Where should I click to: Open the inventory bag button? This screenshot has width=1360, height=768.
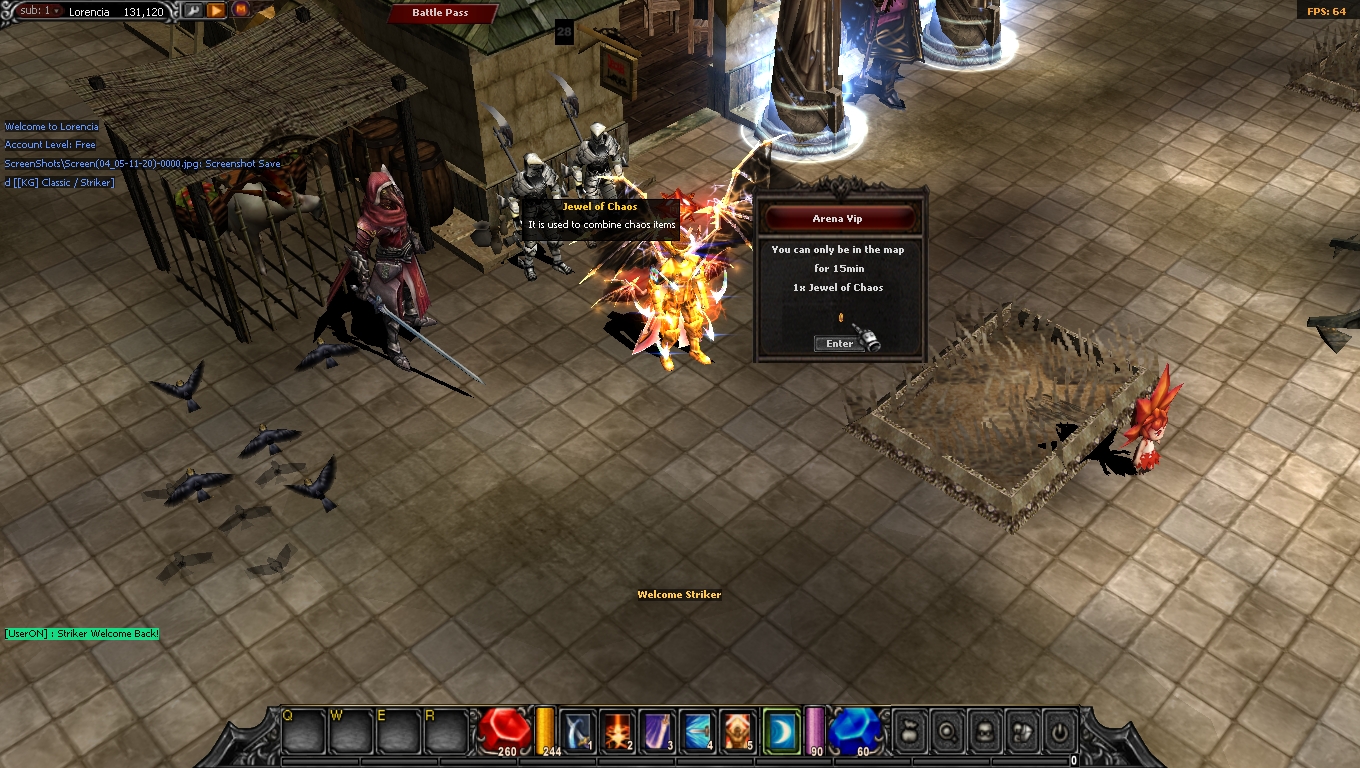tap(909, 732)
